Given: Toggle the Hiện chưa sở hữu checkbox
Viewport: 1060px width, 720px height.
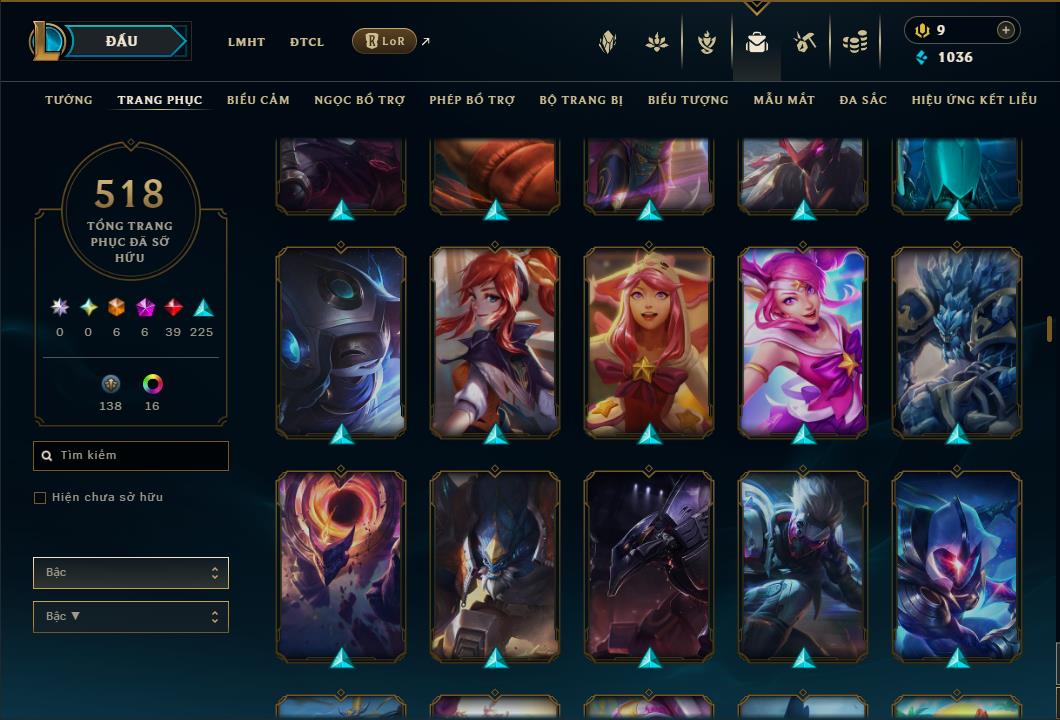Looking at the screenshot, I should click(40, 498).
